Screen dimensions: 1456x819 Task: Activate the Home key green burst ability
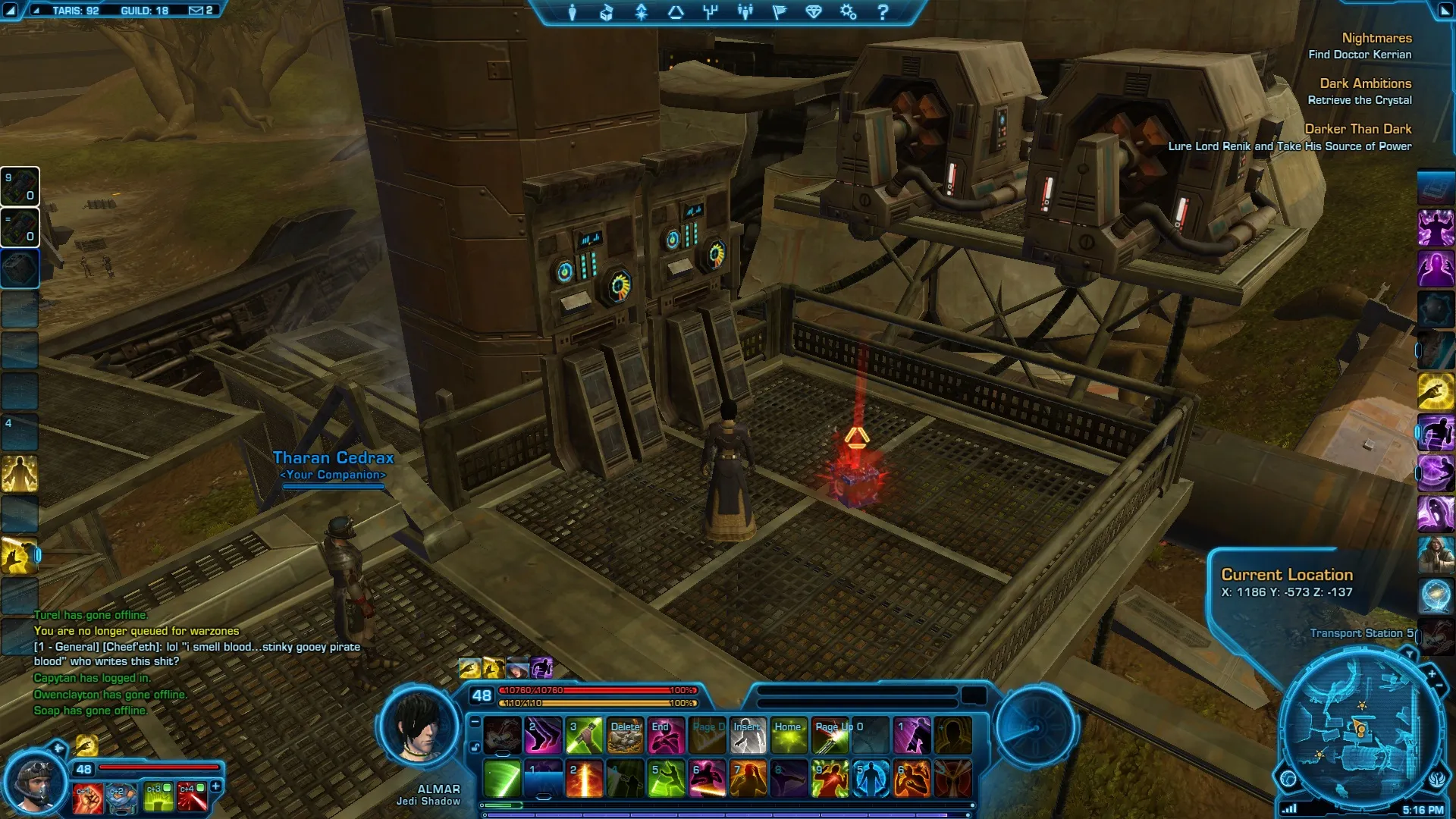pyautogui.click(x=789, y=736)
